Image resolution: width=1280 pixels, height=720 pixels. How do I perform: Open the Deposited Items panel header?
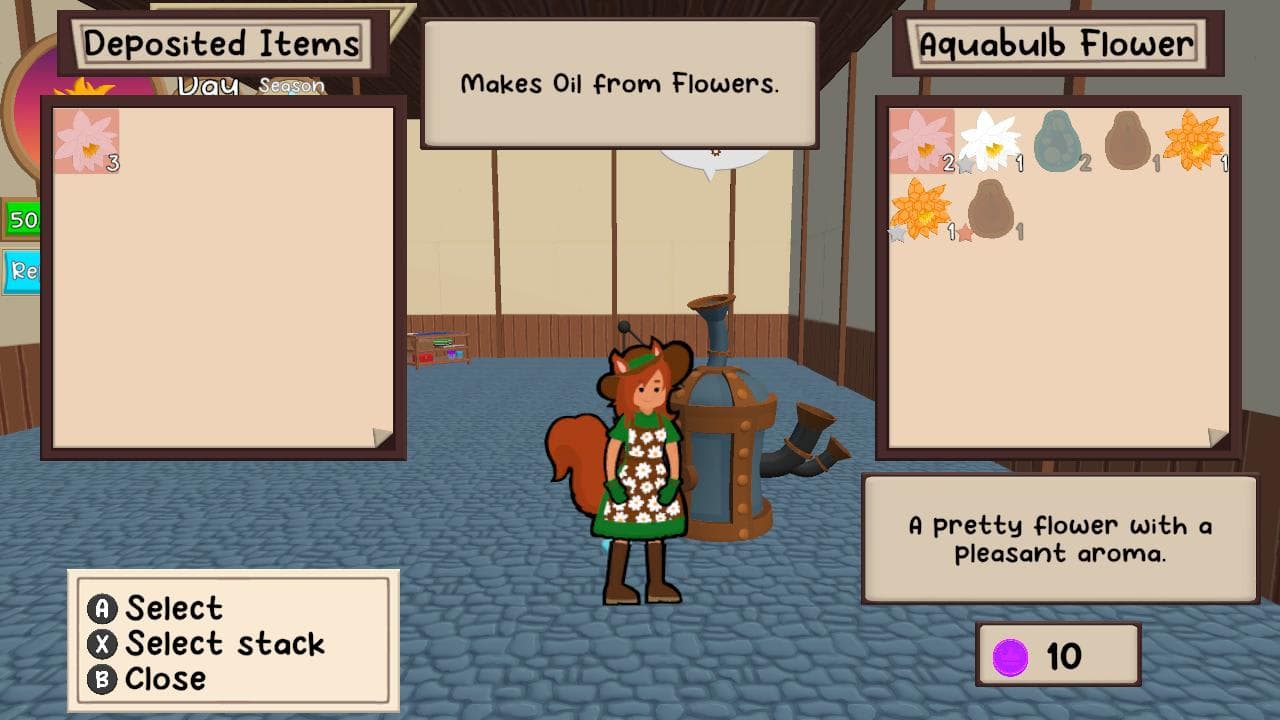click(x=222, y=43)
